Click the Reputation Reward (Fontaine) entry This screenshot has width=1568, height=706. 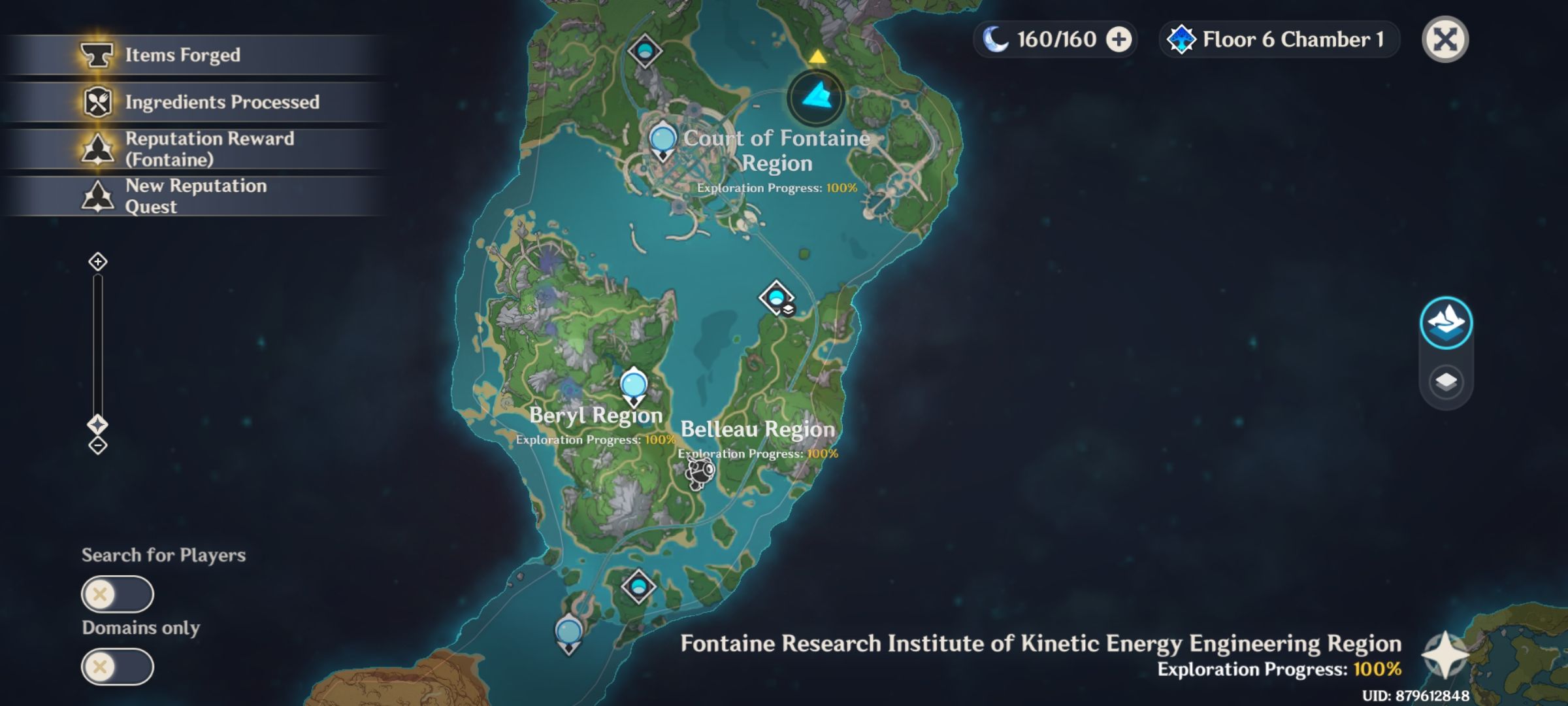pyautogui.click(x=196, y=148)
